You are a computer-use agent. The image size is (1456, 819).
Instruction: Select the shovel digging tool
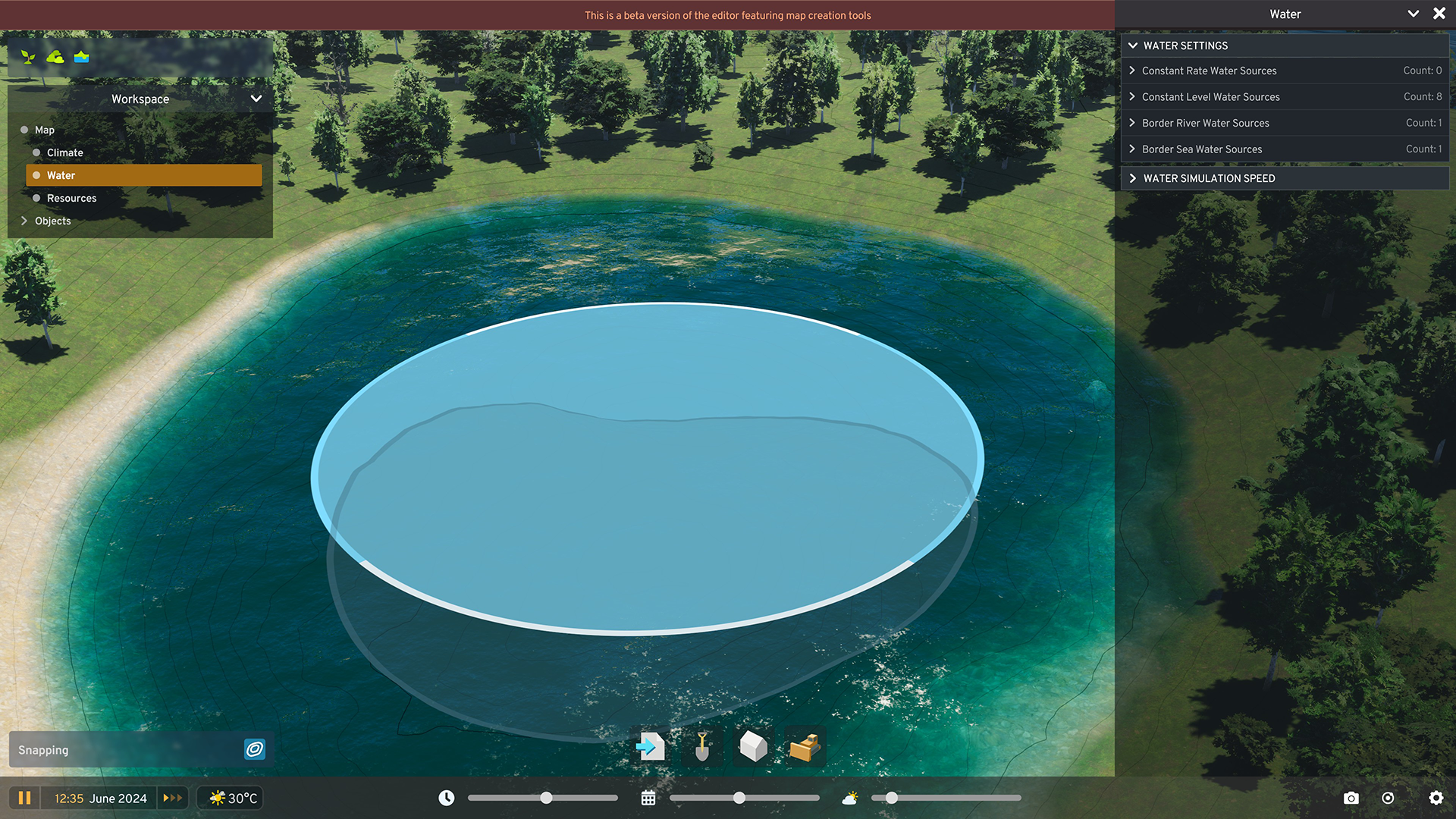[x=701, y=747]
